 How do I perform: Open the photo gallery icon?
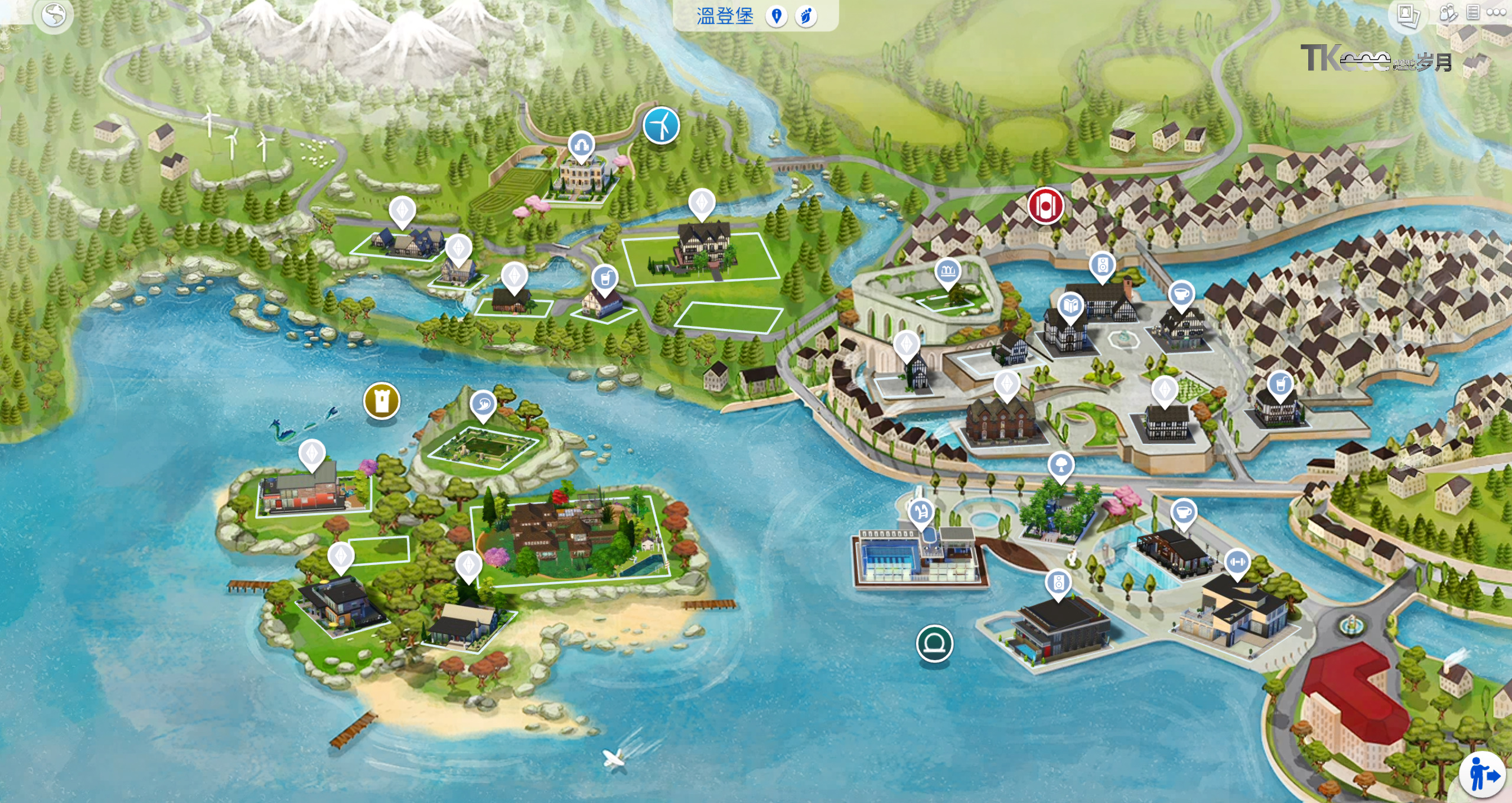coord(1408,15)
